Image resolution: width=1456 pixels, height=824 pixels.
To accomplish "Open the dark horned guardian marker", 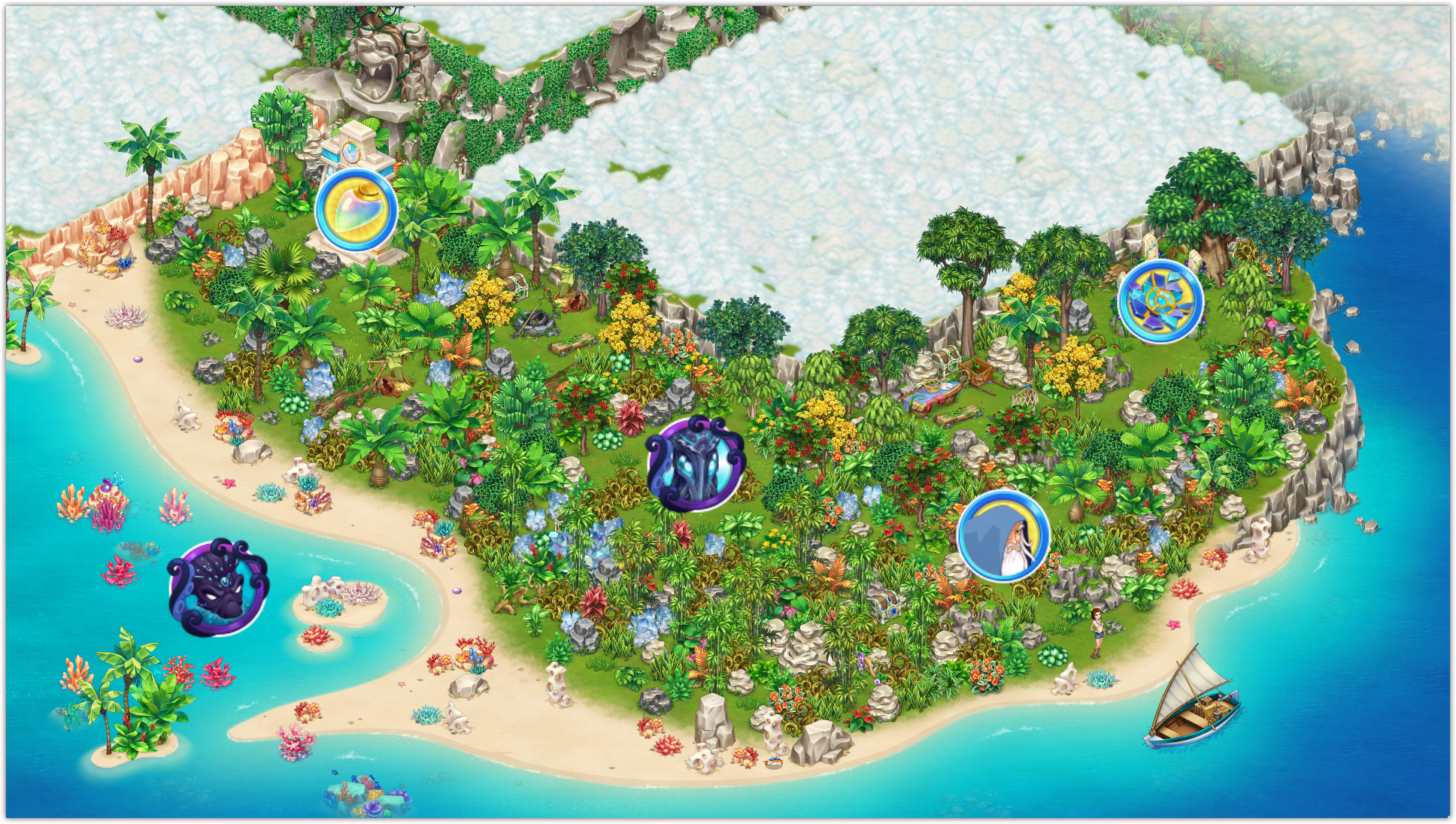I will (x=695, y=462).
